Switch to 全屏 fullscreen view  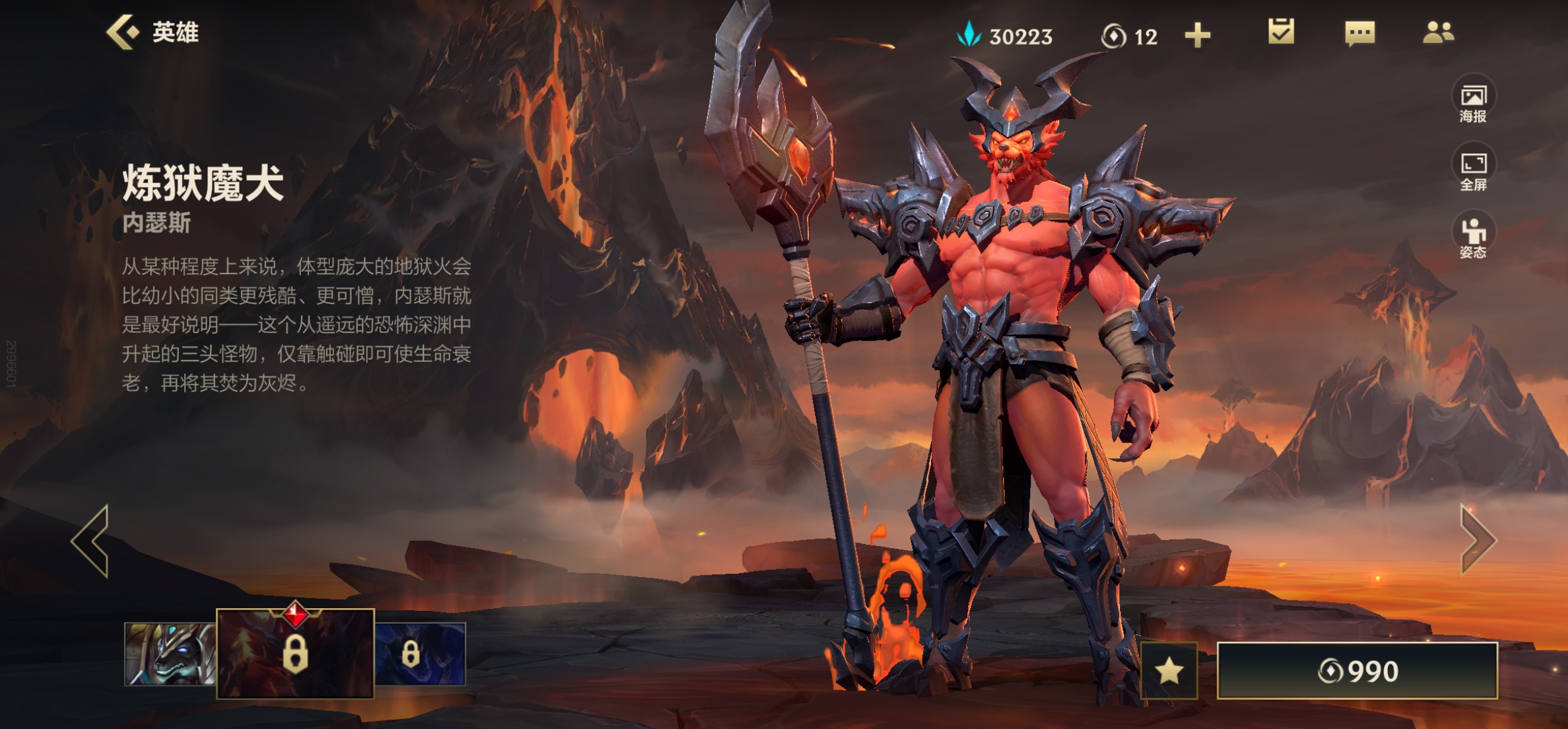coord(1473,170)
